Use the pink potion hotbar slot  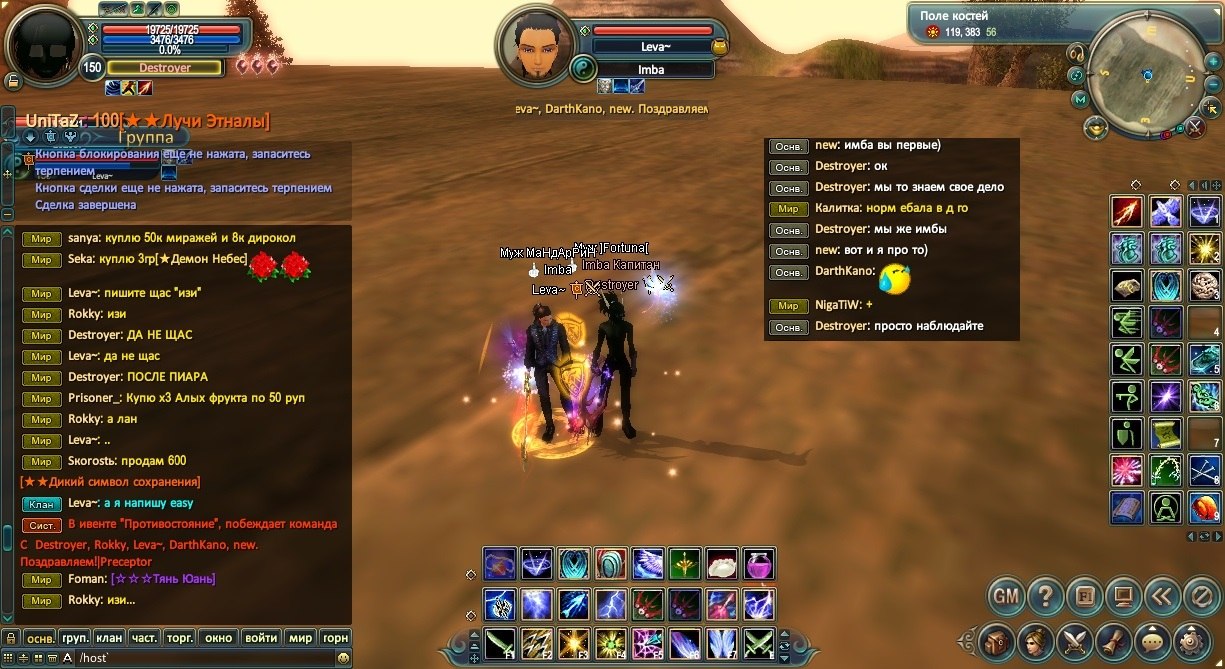pos(759,564)
